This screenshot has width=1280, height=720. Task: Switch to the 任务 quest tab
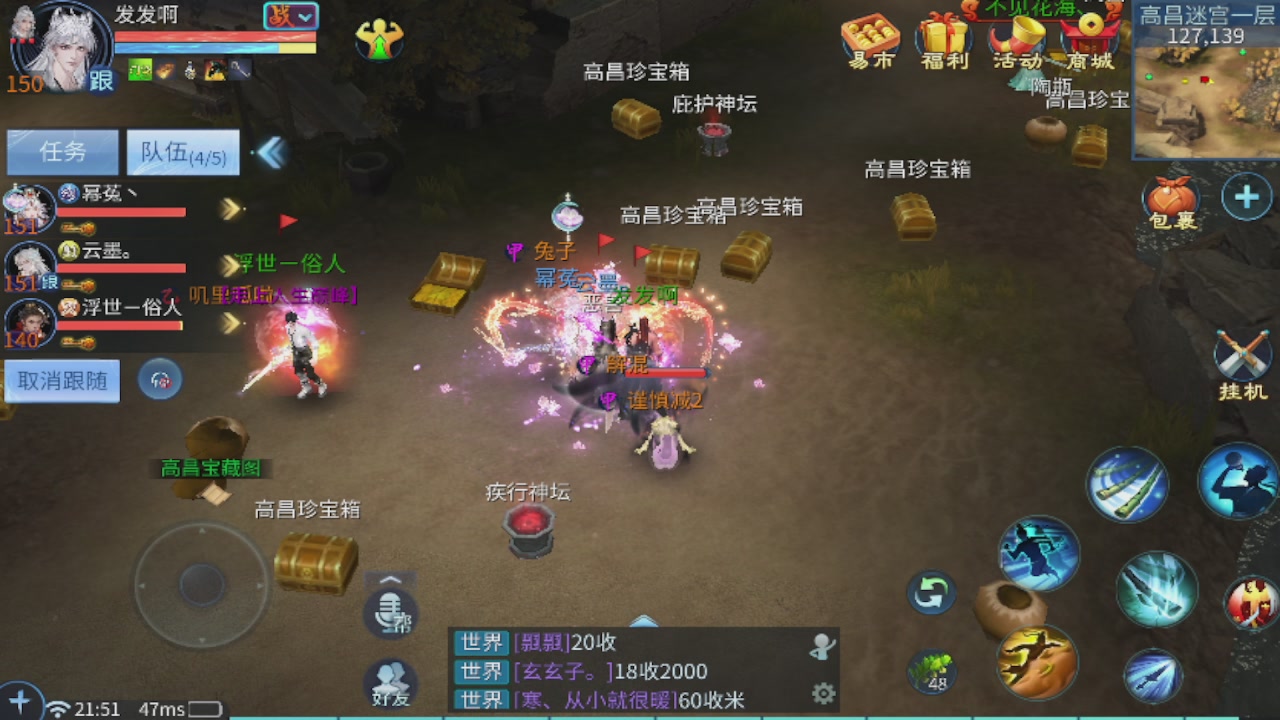click(61, 151)
